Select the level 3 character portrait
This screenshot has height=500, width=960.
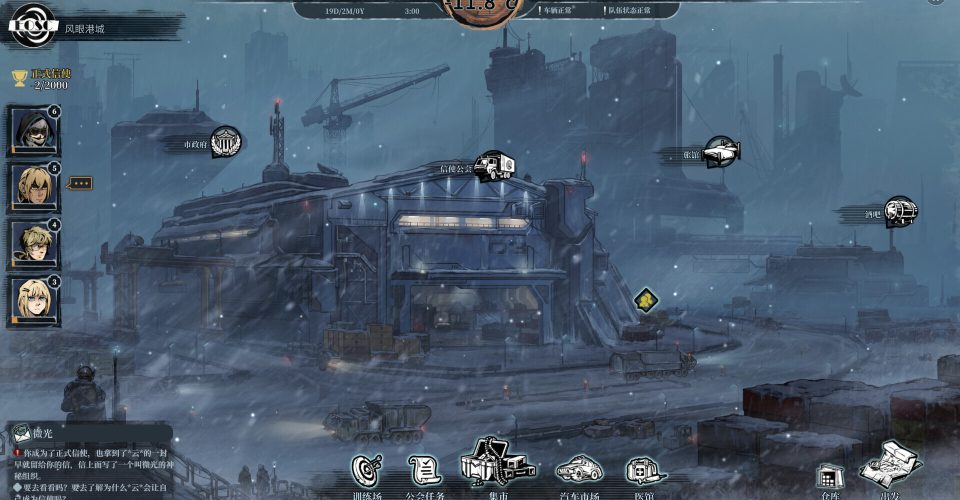tap(33, 300)
